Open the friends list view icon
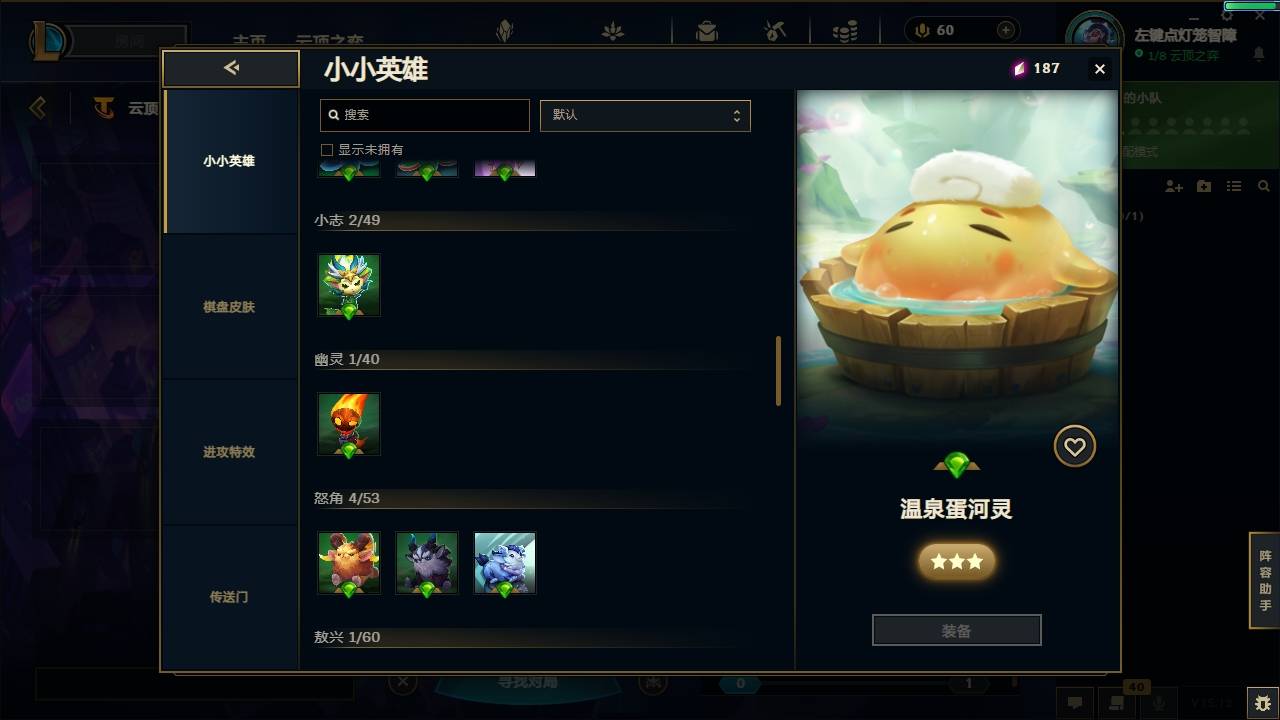 [x=1233, y=186]
